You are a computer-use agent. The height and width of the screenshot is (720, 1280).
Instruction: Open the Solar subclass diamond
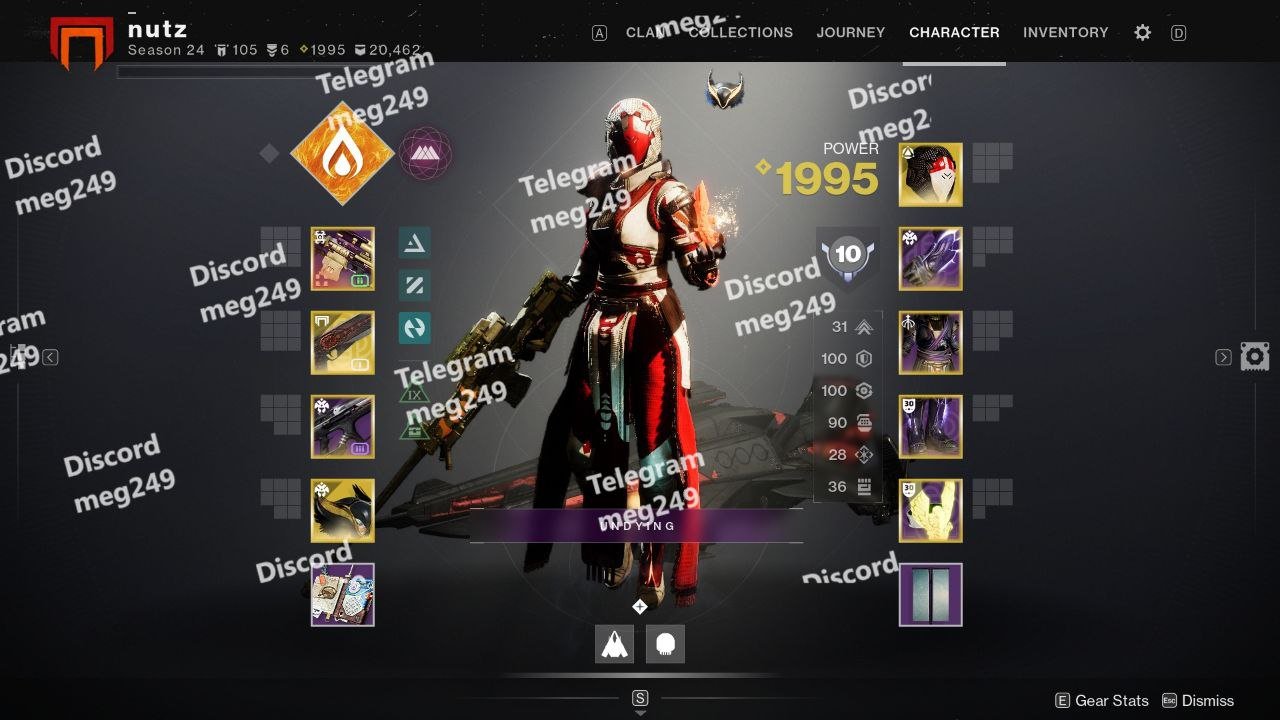(x=342, y=153)
